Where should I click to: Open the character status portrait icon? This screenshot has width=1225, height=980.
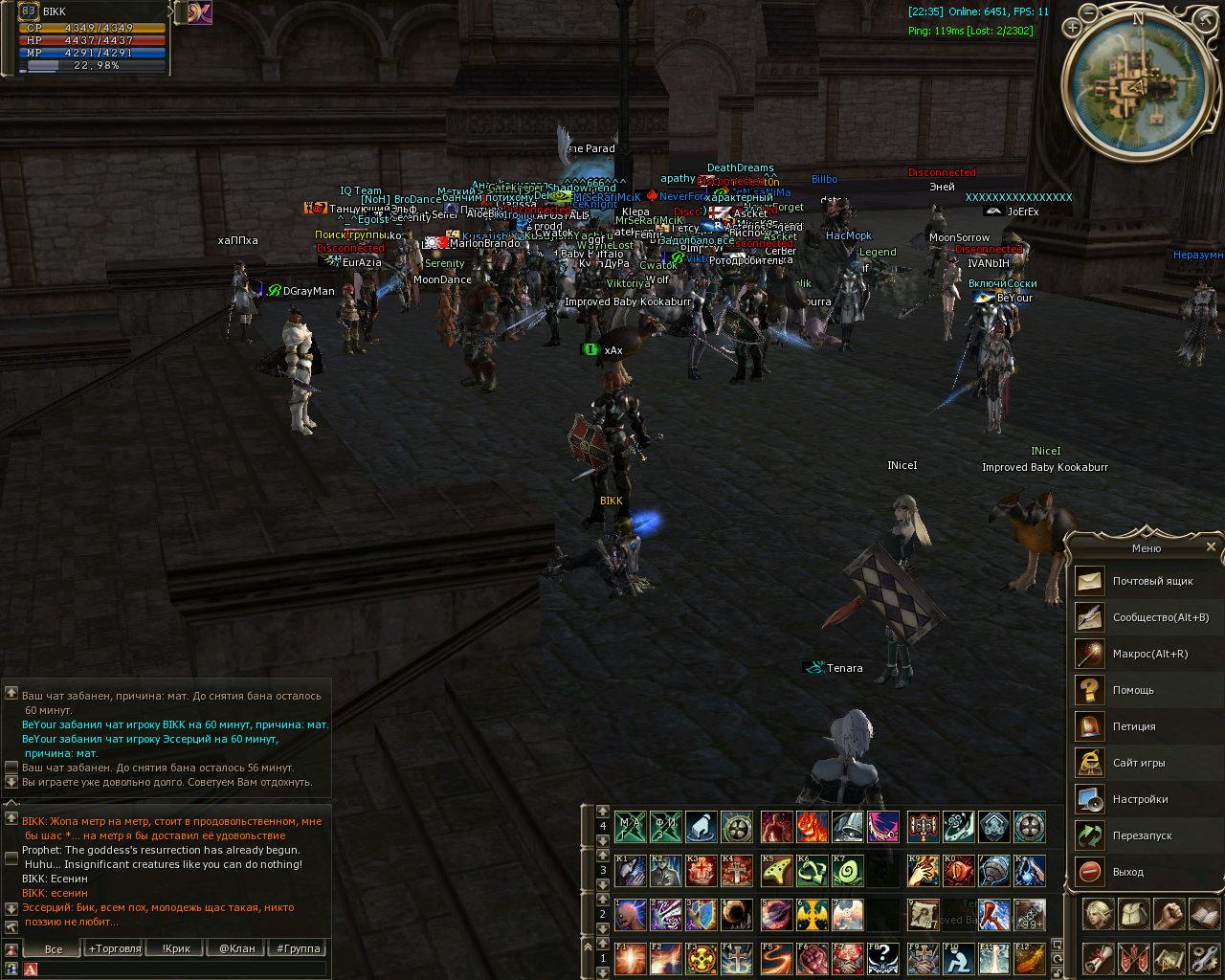1098,915
